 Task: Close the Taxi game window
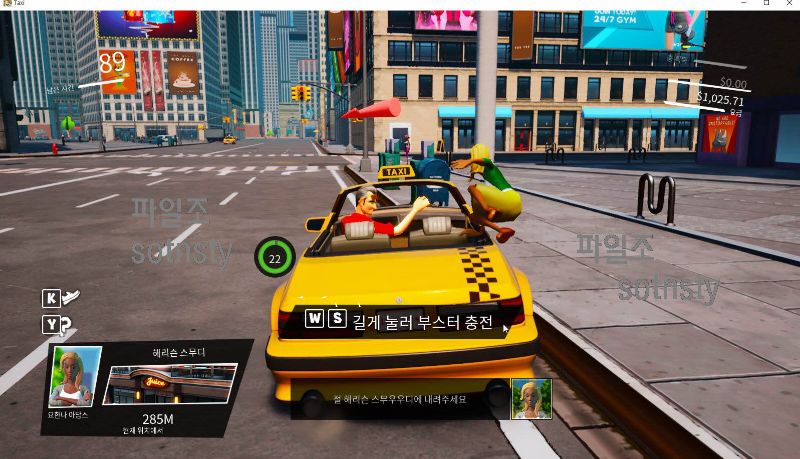click(788, 5)
